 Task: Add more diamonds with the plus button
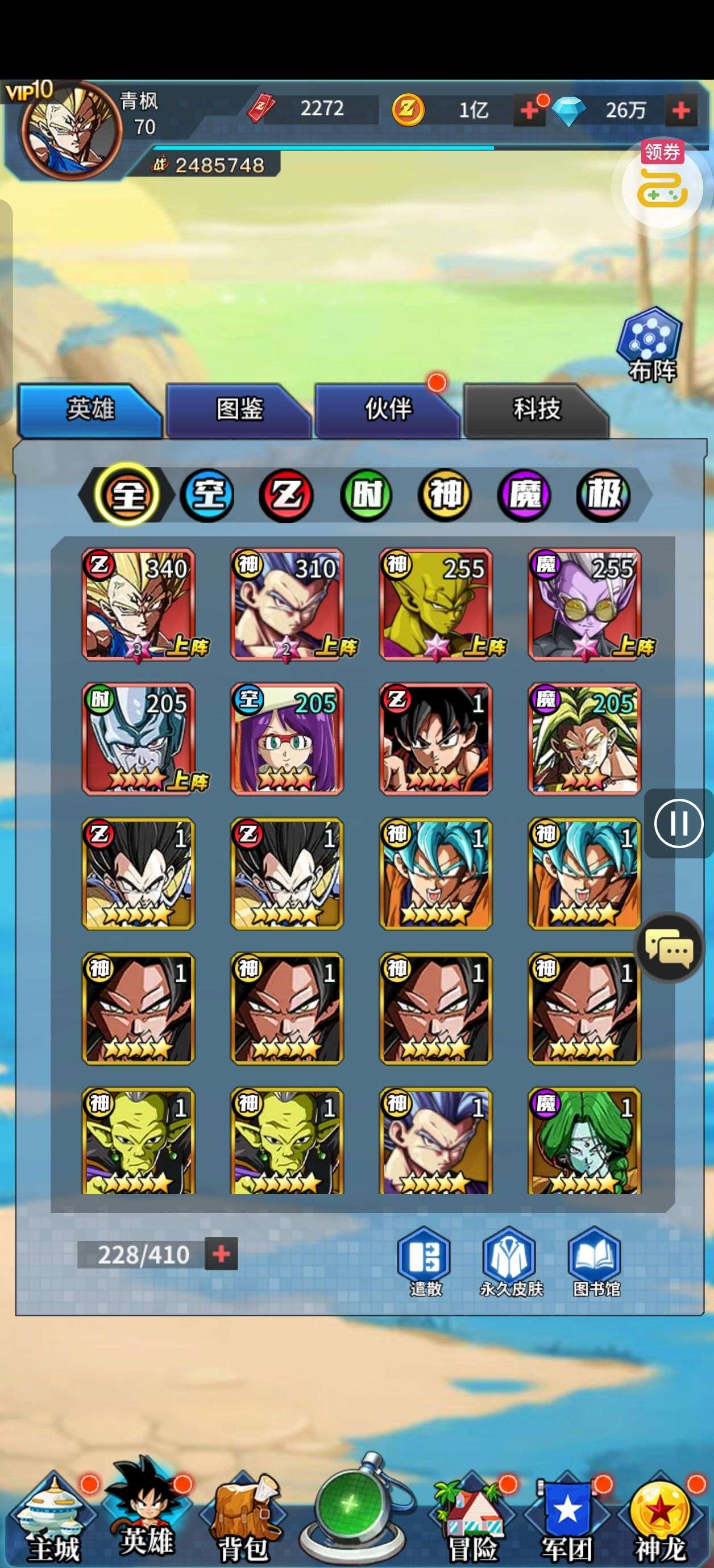click(x=680, y=110)
